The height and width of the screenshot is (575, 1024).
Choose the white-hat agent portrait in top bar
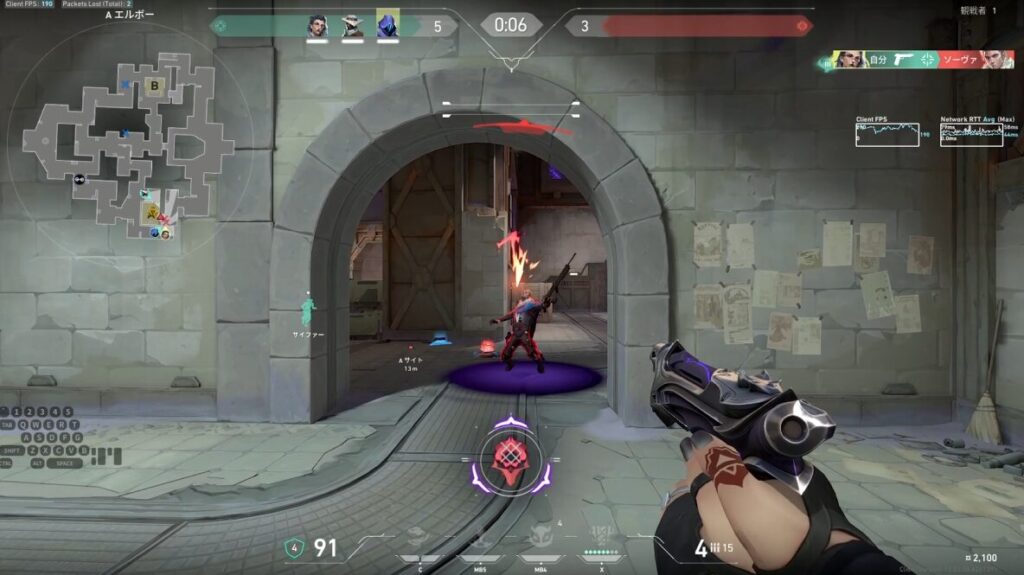click(352, 26)
